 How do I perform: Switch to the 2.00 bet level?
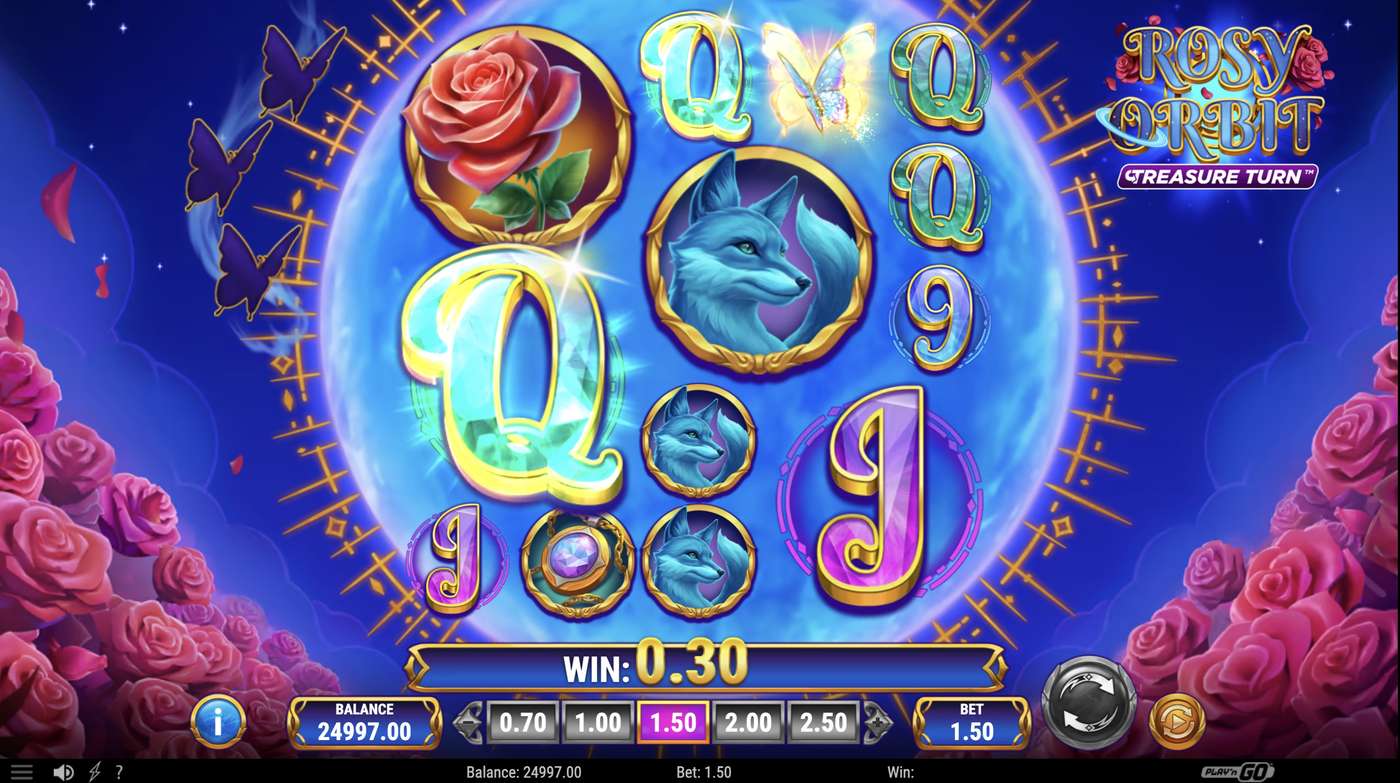(746, 720)
